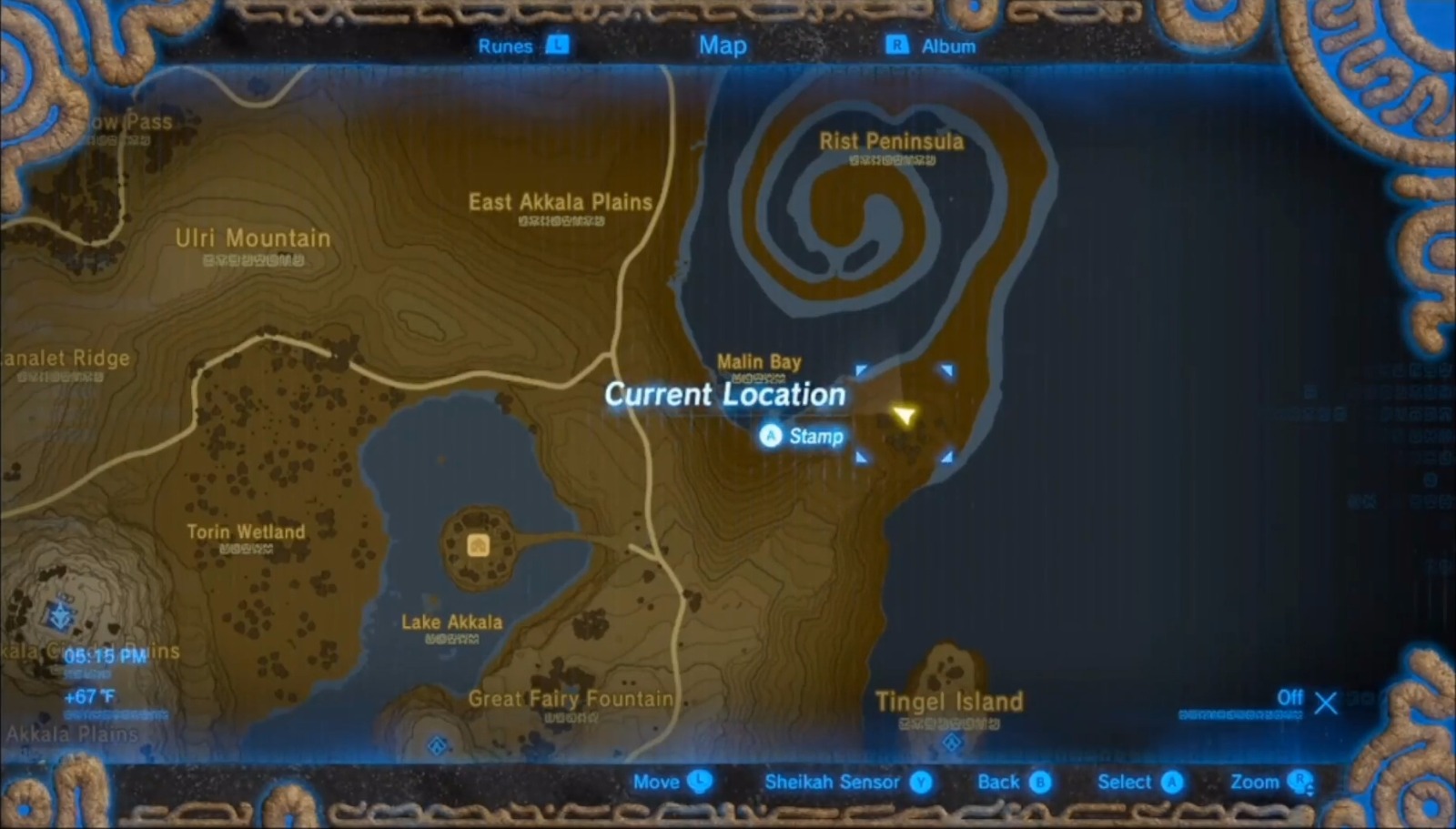This screenshot has height=829, width=1456.
Task: Switch to the Album tab
Action: point(948,45)
